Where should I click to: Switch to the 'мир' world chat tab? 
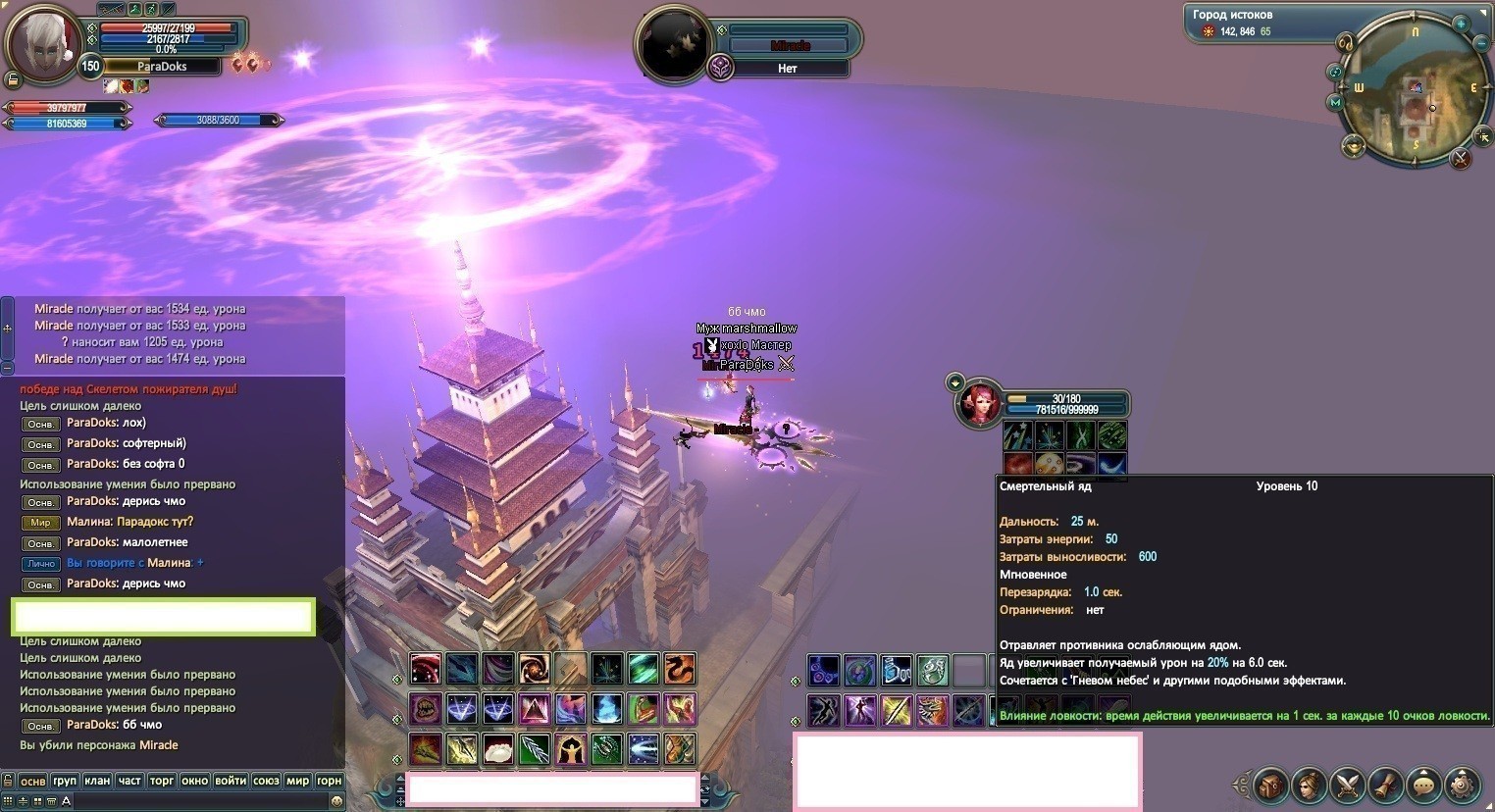click(x=297, y=781)
